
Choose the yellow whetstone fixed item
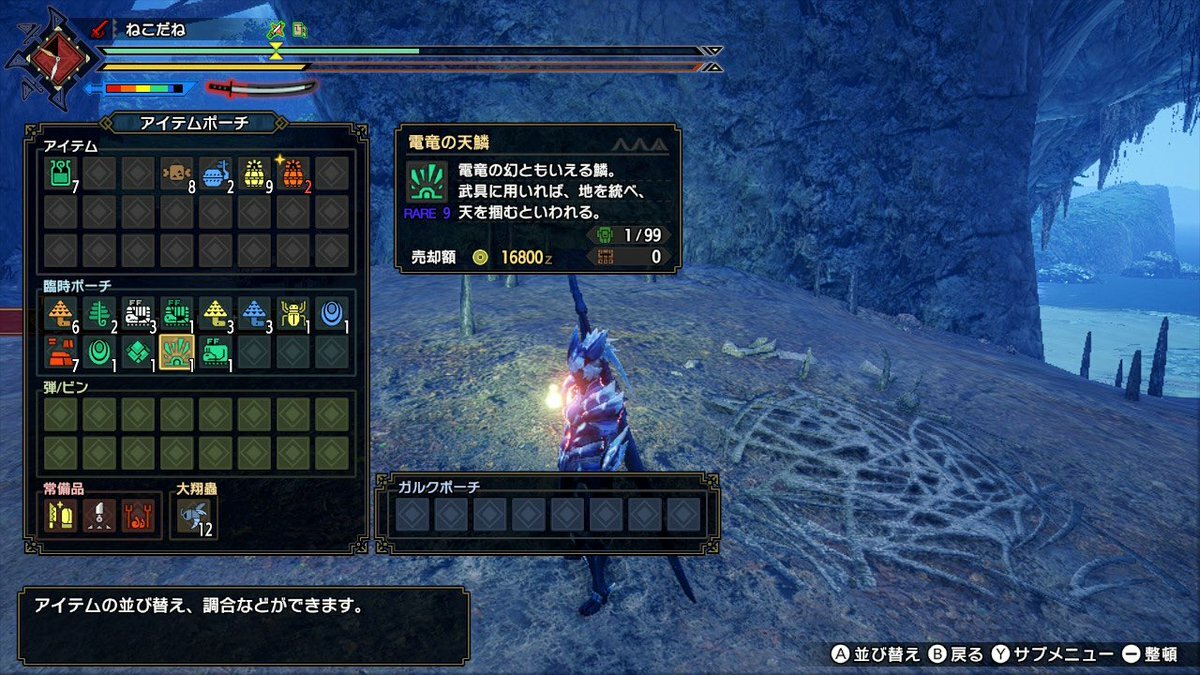point(61,516)
